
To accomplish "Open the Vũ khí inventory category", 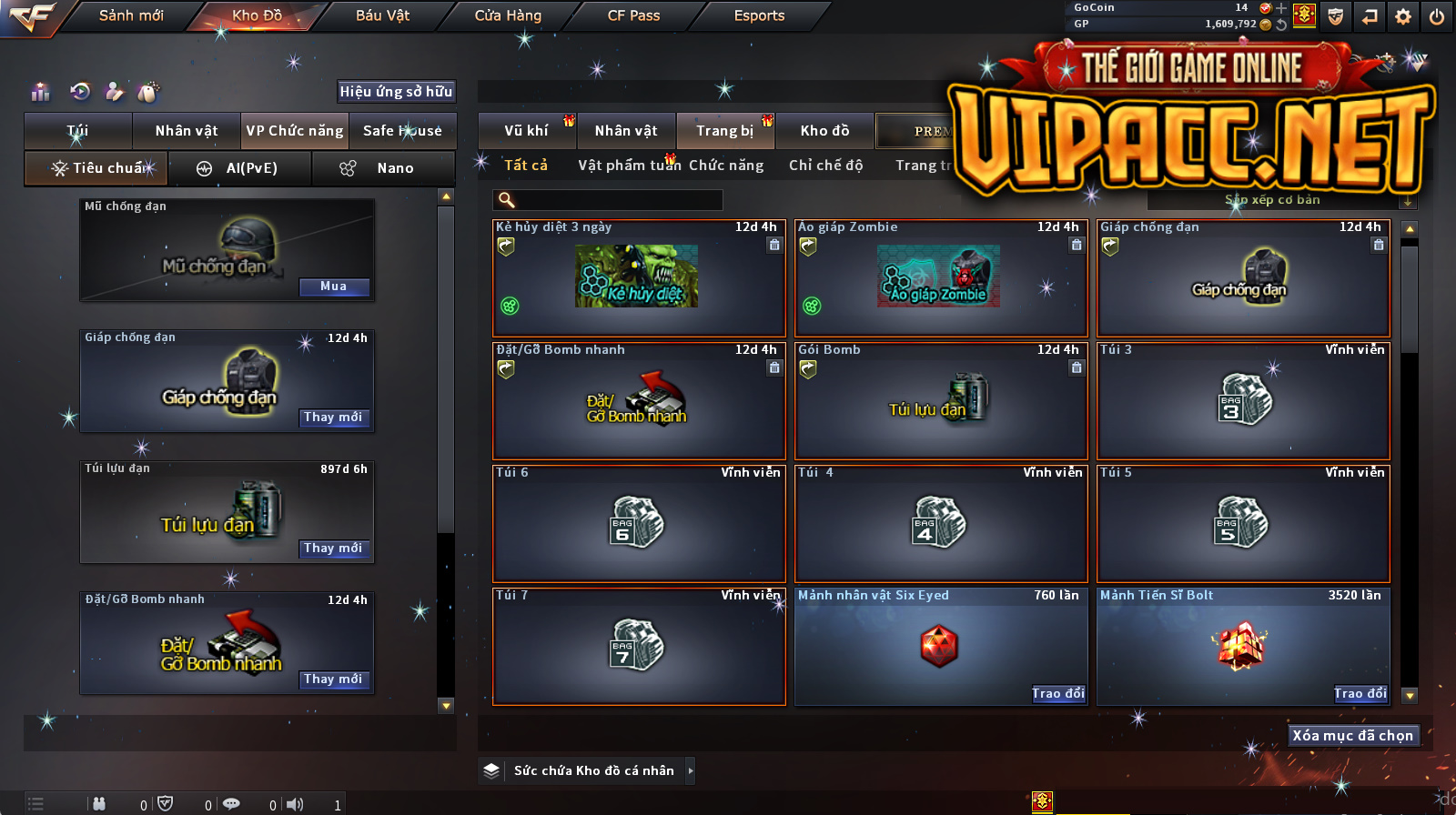I will [x=526, y=131].
